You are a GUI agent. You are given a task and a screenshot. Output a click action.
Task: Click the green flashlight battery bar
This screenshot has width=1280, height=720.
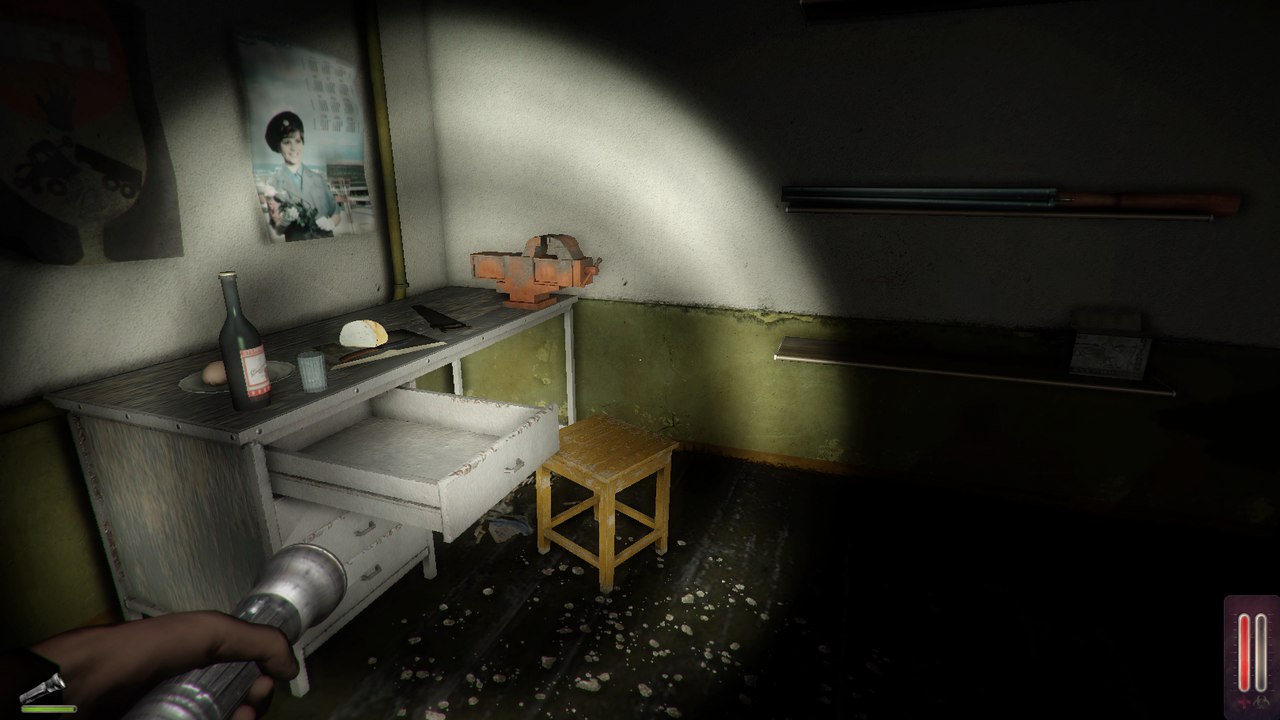click(x=48, y=708)
